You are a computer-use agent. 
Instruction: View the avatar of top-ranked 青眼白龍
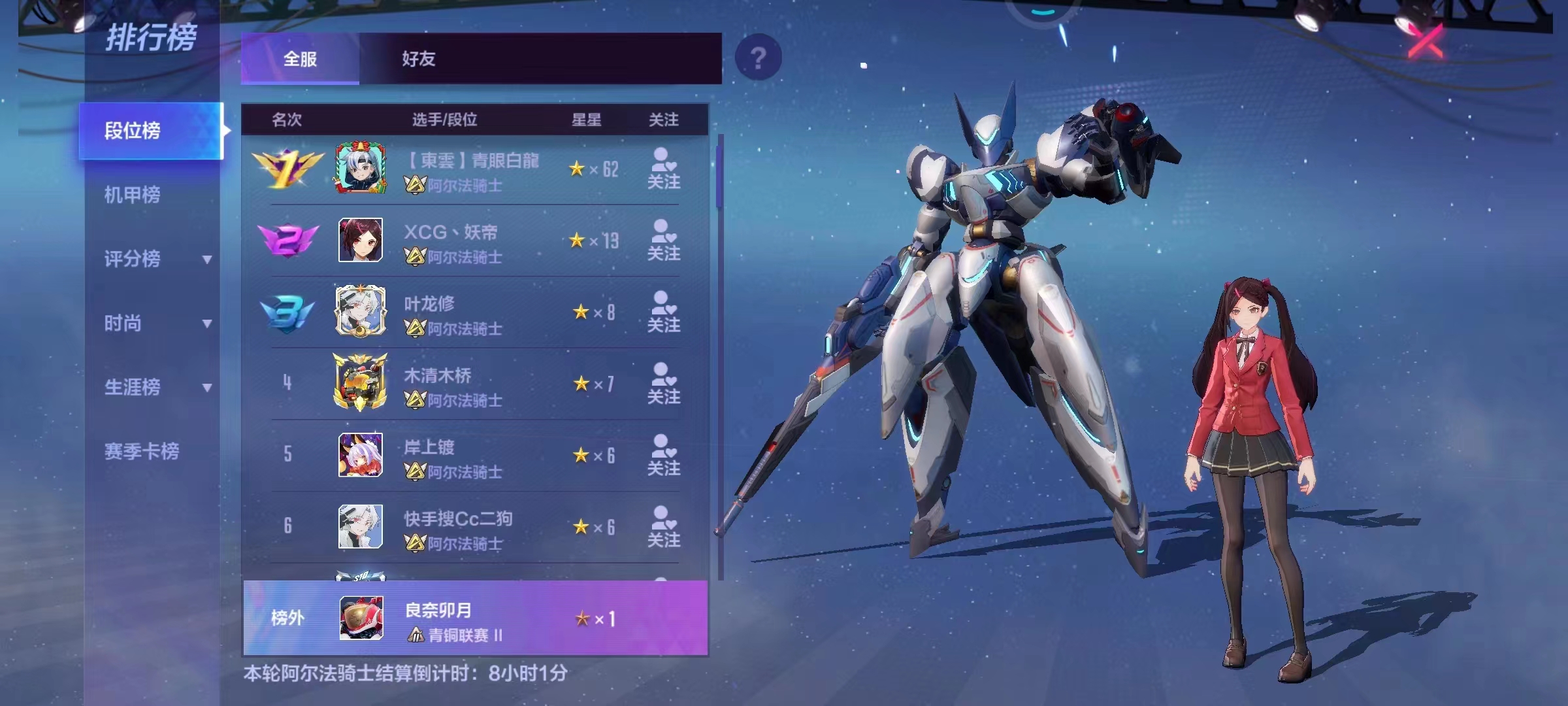[360, 169]
